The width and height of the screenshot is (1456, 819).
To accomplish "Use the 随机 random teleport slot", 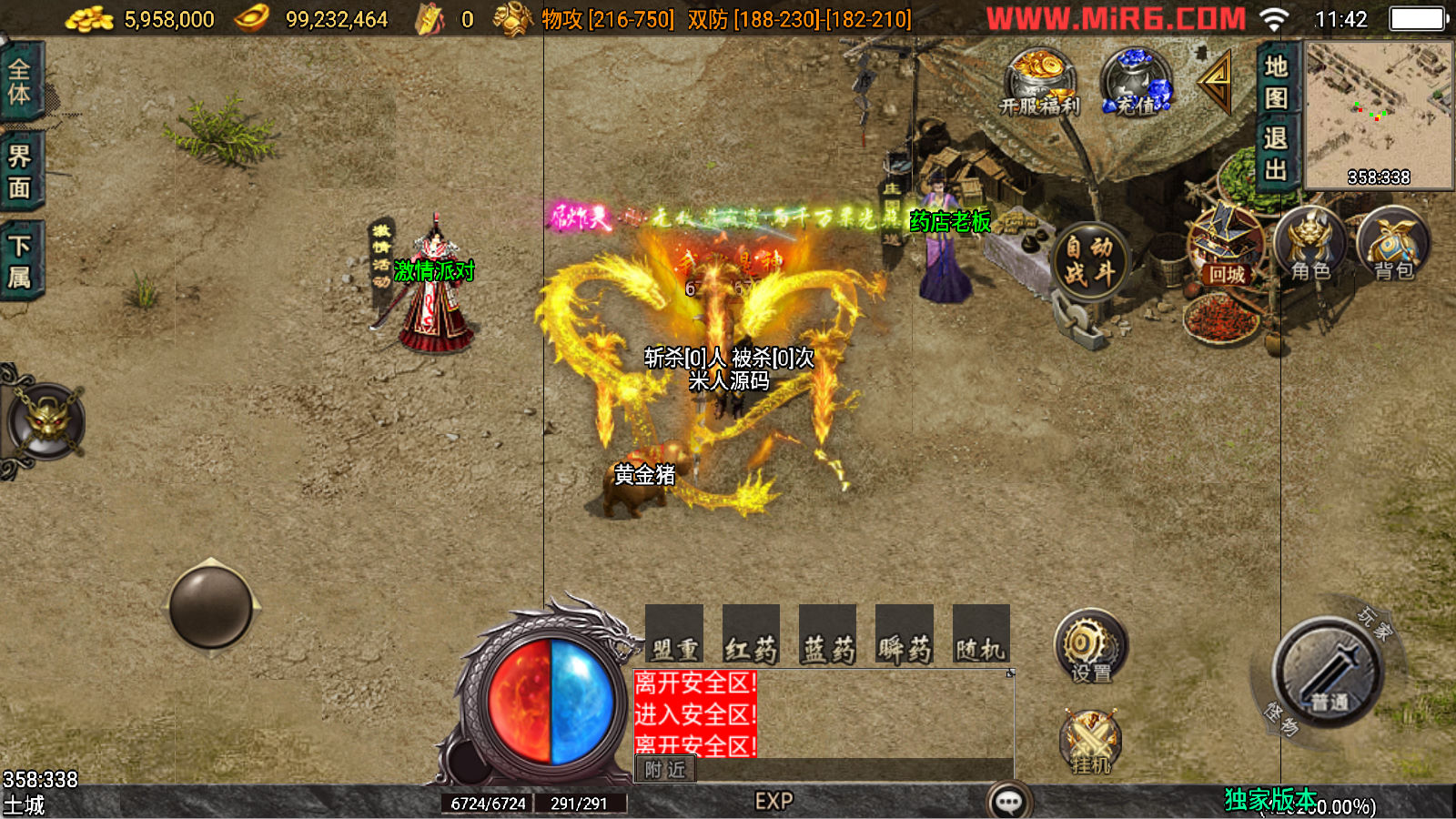I will point(981,634).
